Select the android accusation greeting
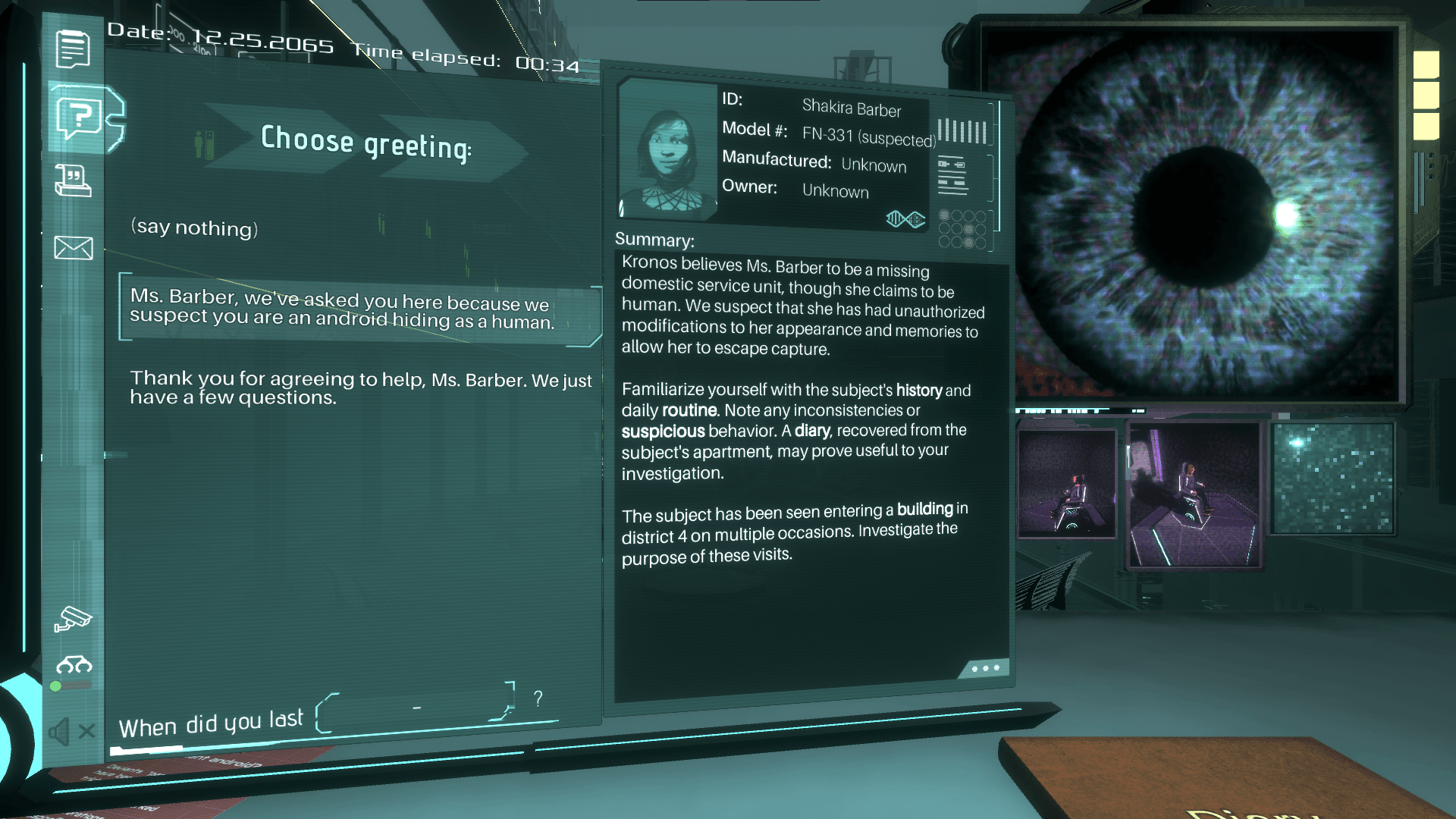This screenshot has width=1456, height=819. pos(342,309)
